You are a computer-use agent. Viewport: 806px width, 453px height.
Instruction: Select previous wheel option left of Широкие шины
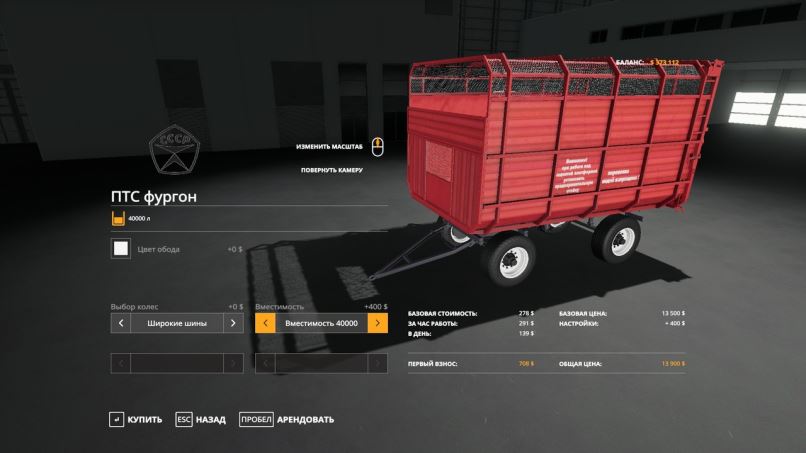coord(120,323)
